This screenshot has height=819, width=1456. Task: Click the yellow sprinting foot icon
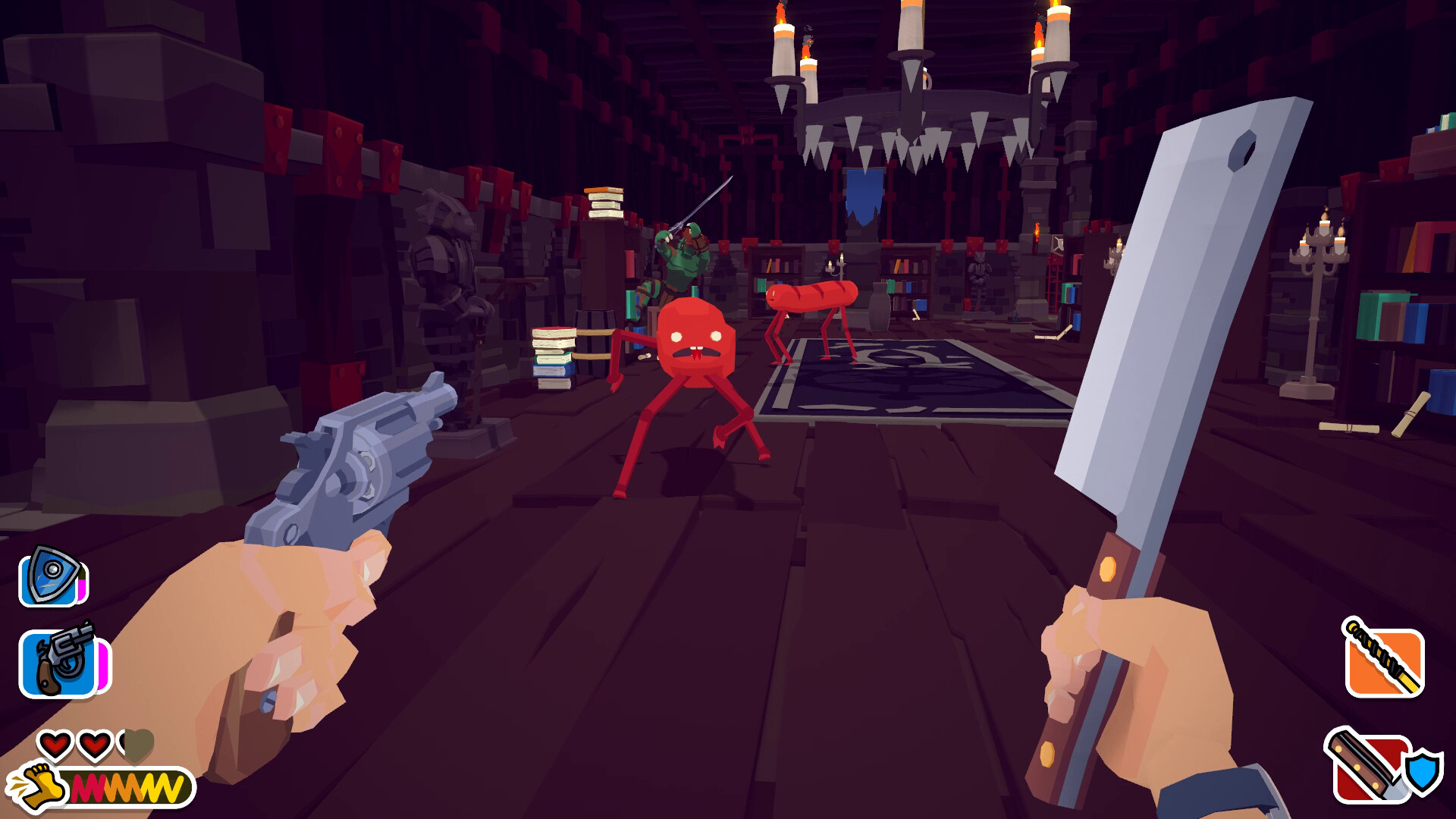coord(45,786)
